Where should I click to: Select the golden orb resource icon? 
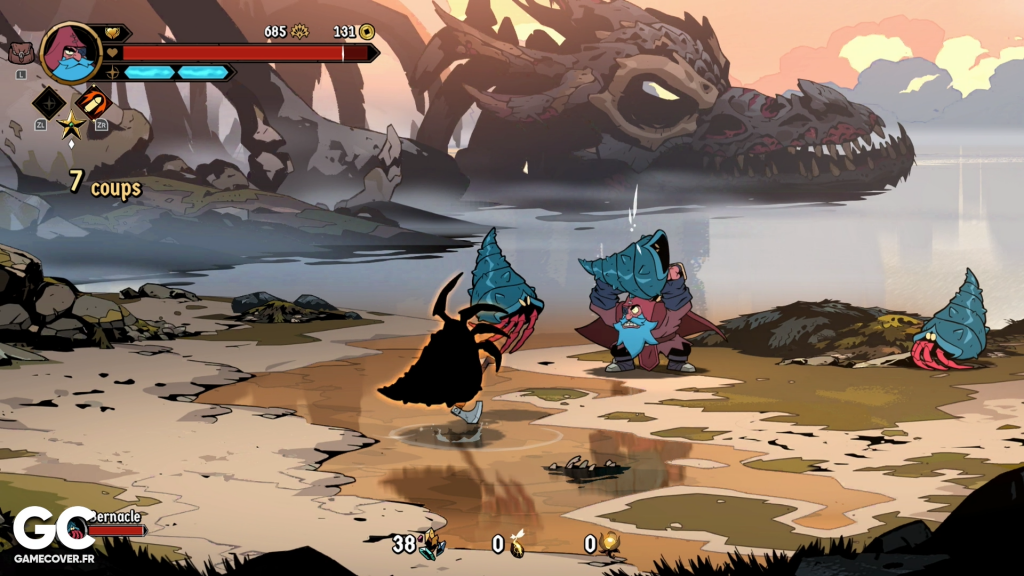click(610, 544)
